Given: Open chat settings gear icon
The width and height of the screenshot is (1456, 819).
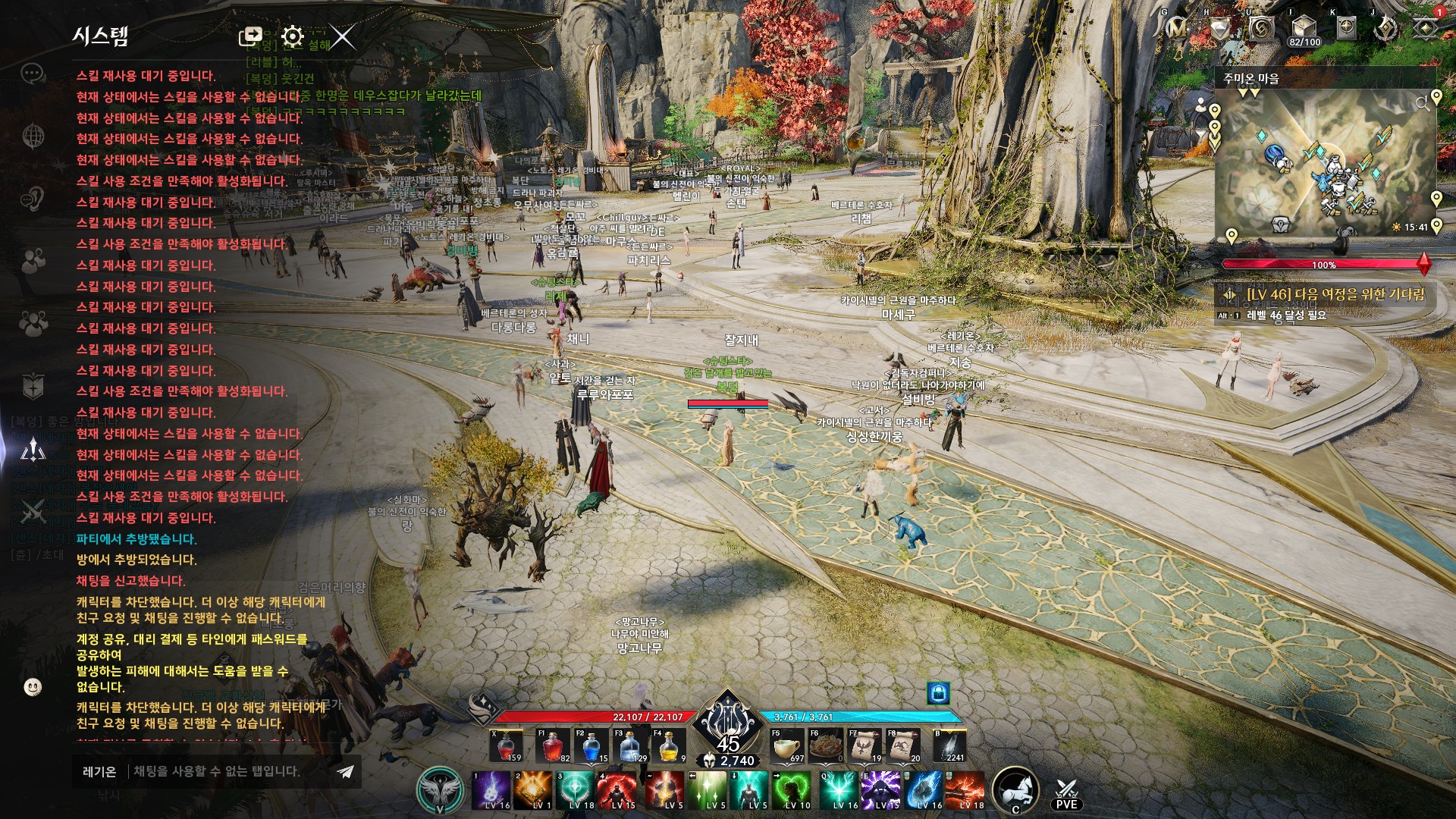Looking at the screenshot, I should pyautogui.click(x=292, y=36).
